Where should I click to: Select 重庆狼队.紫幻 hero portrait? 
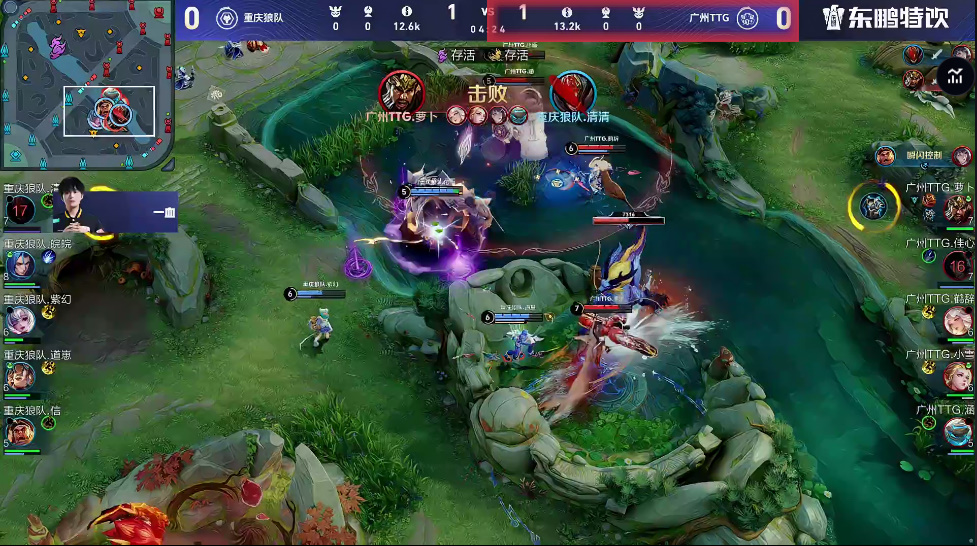[x=20, y=320]
